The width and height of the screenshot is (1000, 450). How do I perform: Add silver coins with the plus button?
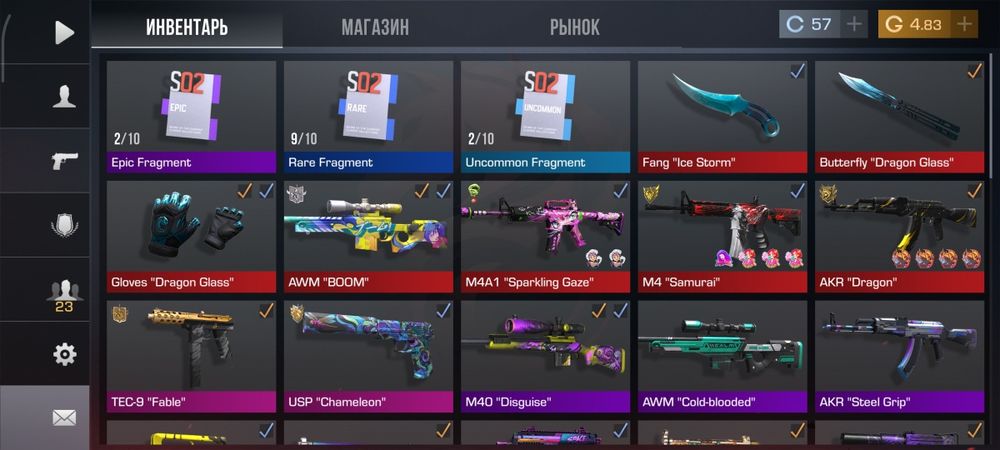[x=854, y=25]
